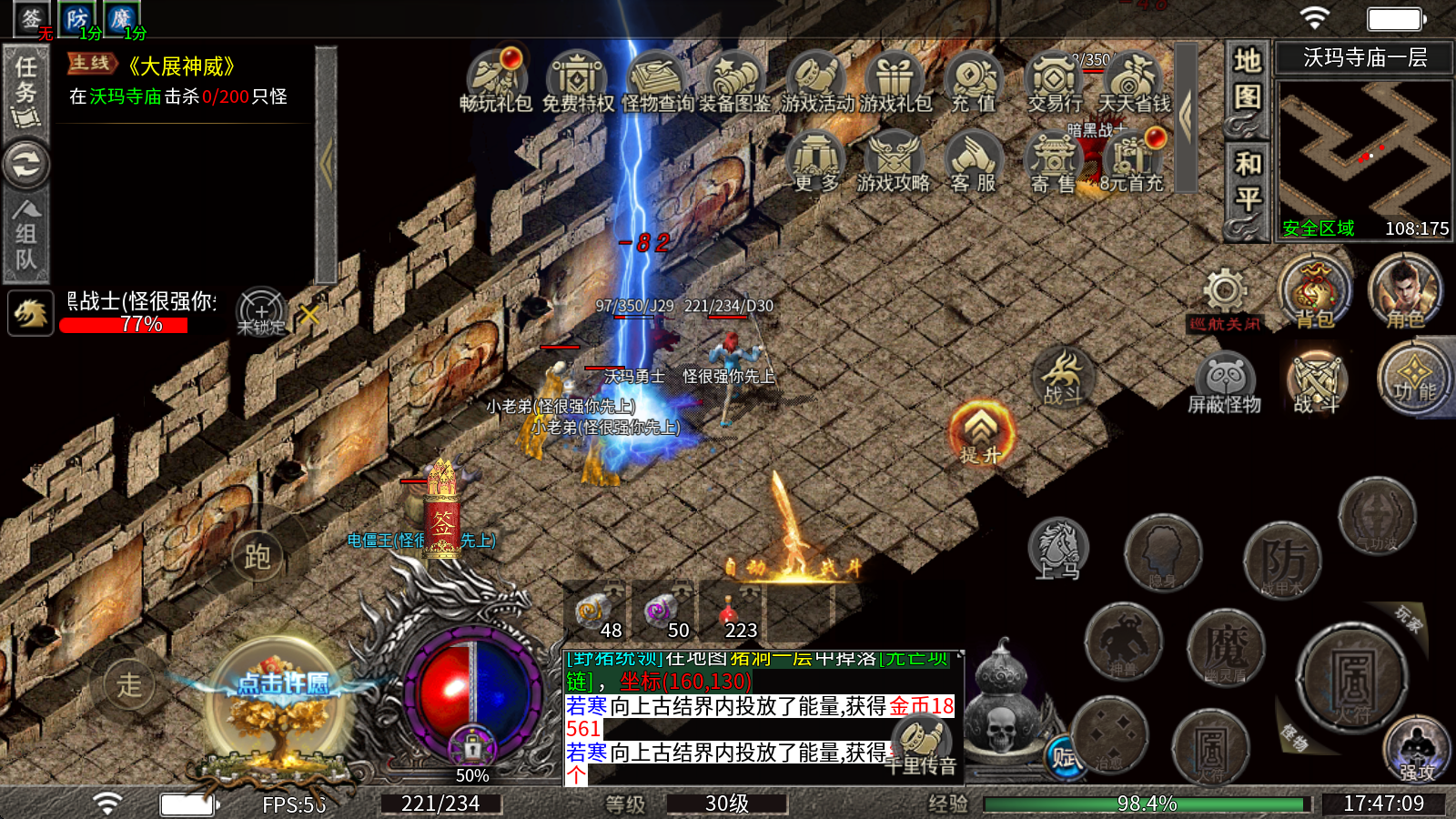
Task: Open the 装备图鉴 equipment catalog
Action: click(x=735, y=80)
